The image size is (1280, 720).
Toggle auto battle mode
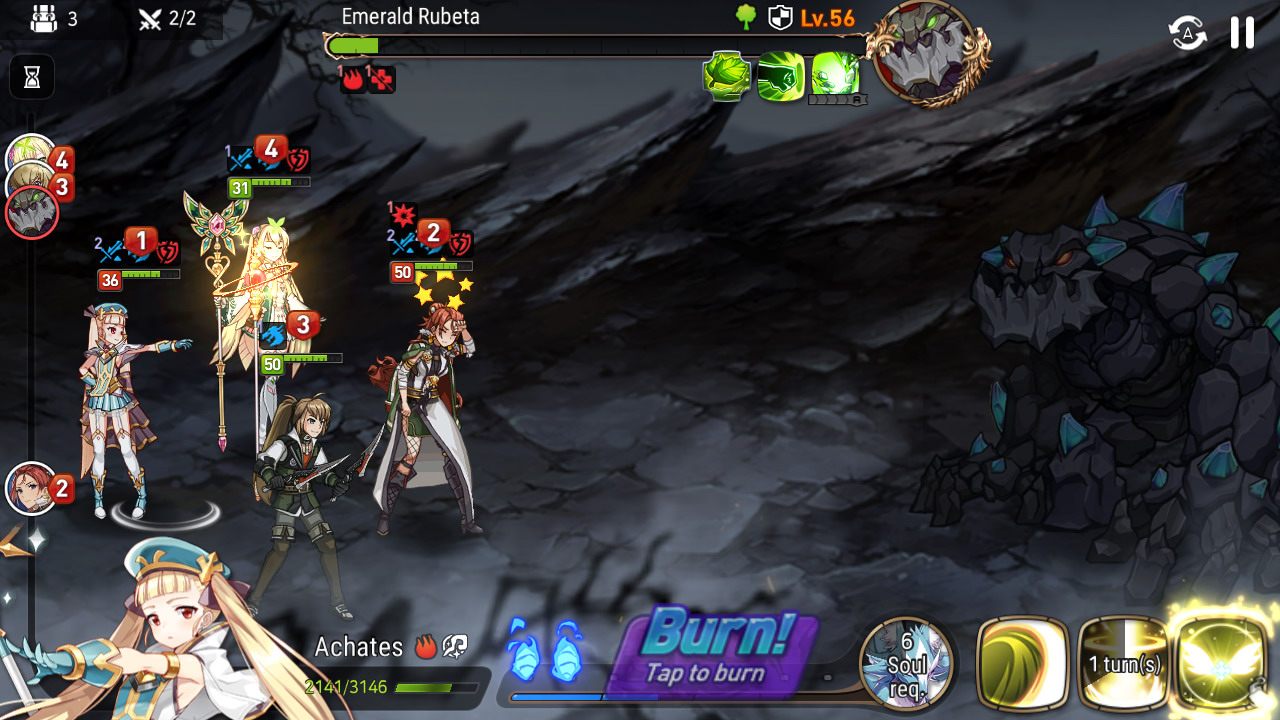[1187, 33]
